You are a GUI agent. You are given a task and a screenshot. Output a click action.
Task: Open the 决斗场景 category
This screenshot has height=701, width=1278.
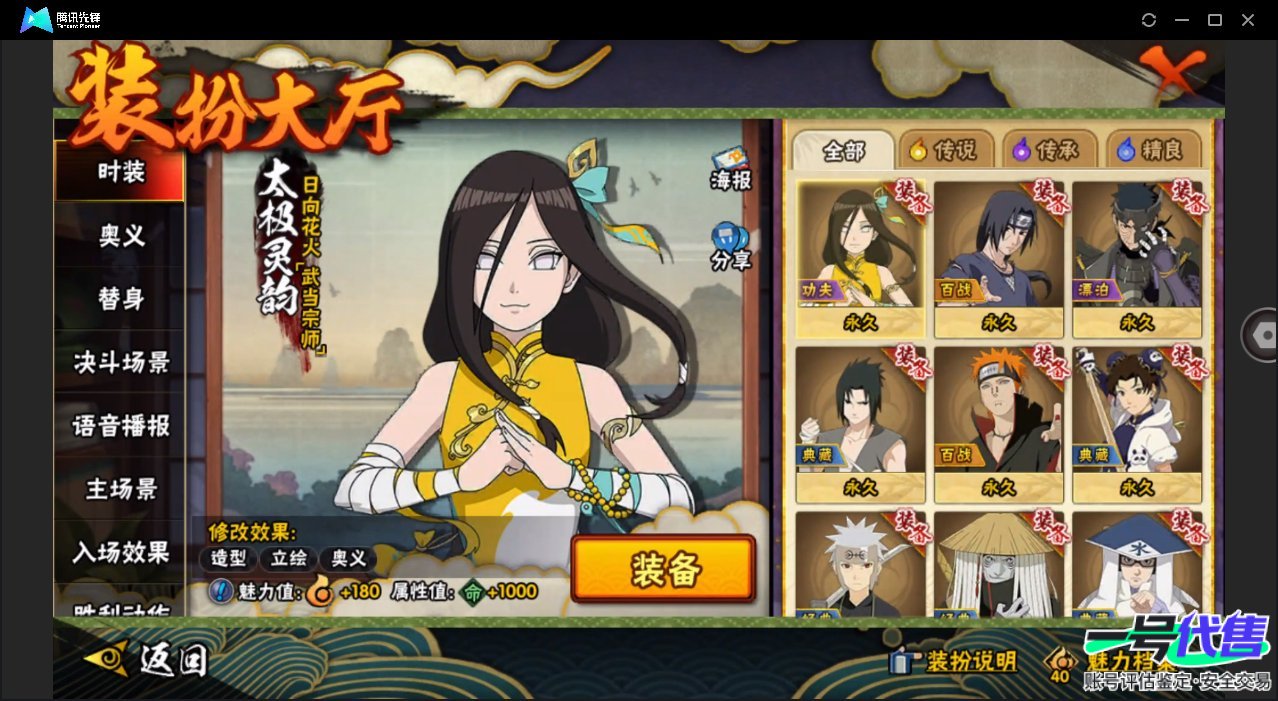pyautogui.click(x=120, y=362)
